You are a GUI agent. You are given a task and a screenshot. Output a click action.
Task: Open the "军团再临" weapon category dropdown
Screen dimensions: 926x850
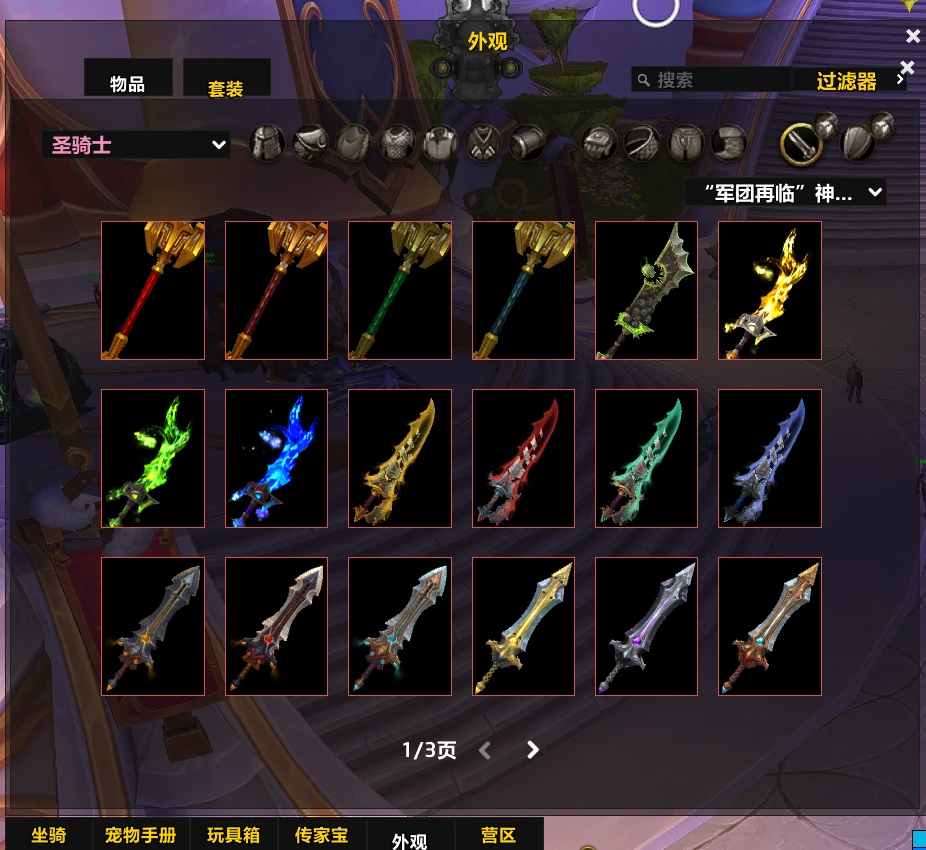click(x=785, y=192)
